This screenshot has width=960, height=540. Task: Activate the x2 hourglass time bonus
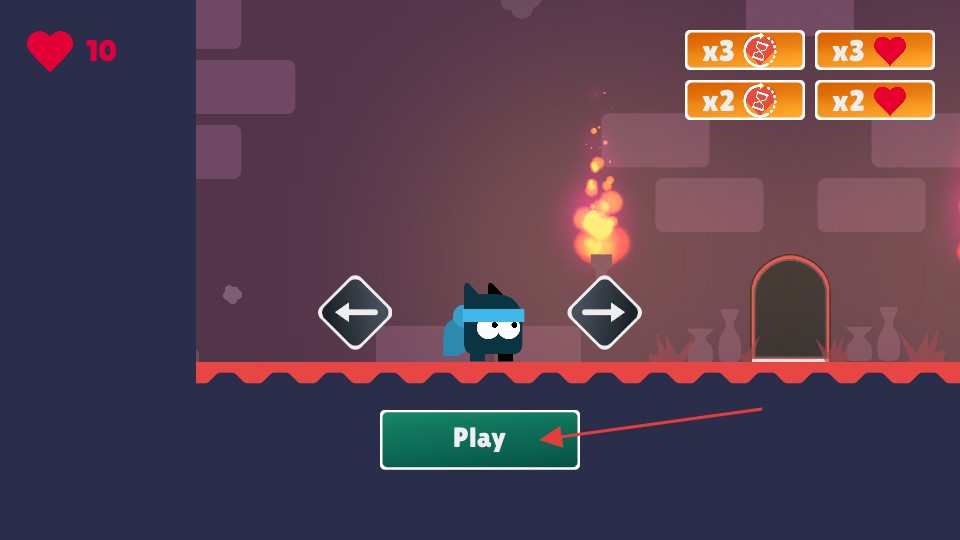pyautogui.click(x=744, y=100)
